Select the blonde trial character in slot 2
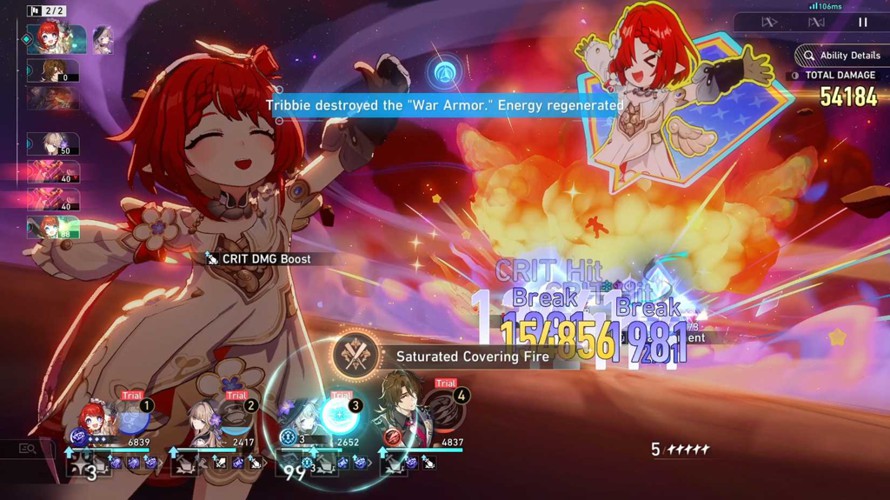The image size is (890, 500). 198,420
